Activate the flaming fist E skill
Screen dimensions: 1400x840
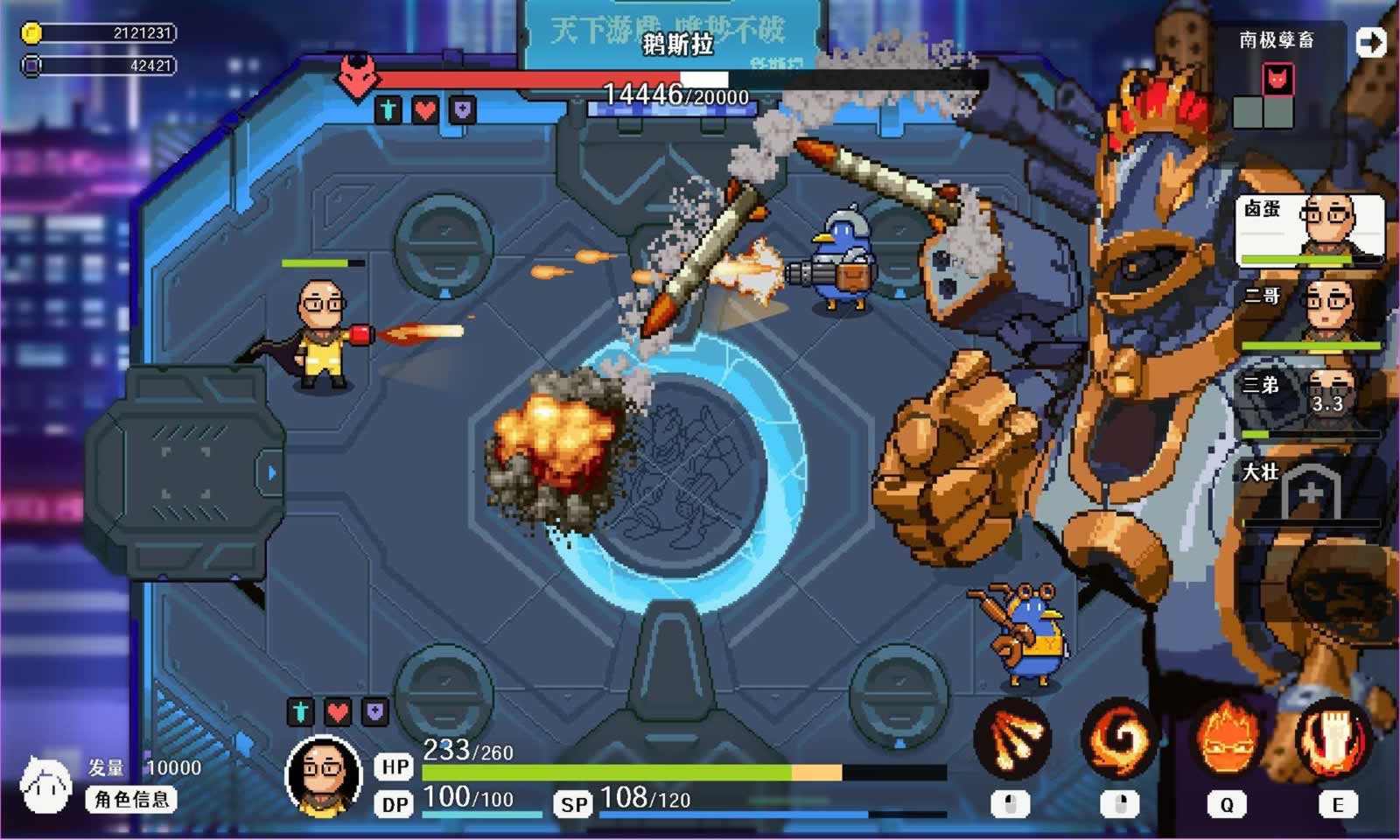pyautogui.click(x=1333, y=739)
